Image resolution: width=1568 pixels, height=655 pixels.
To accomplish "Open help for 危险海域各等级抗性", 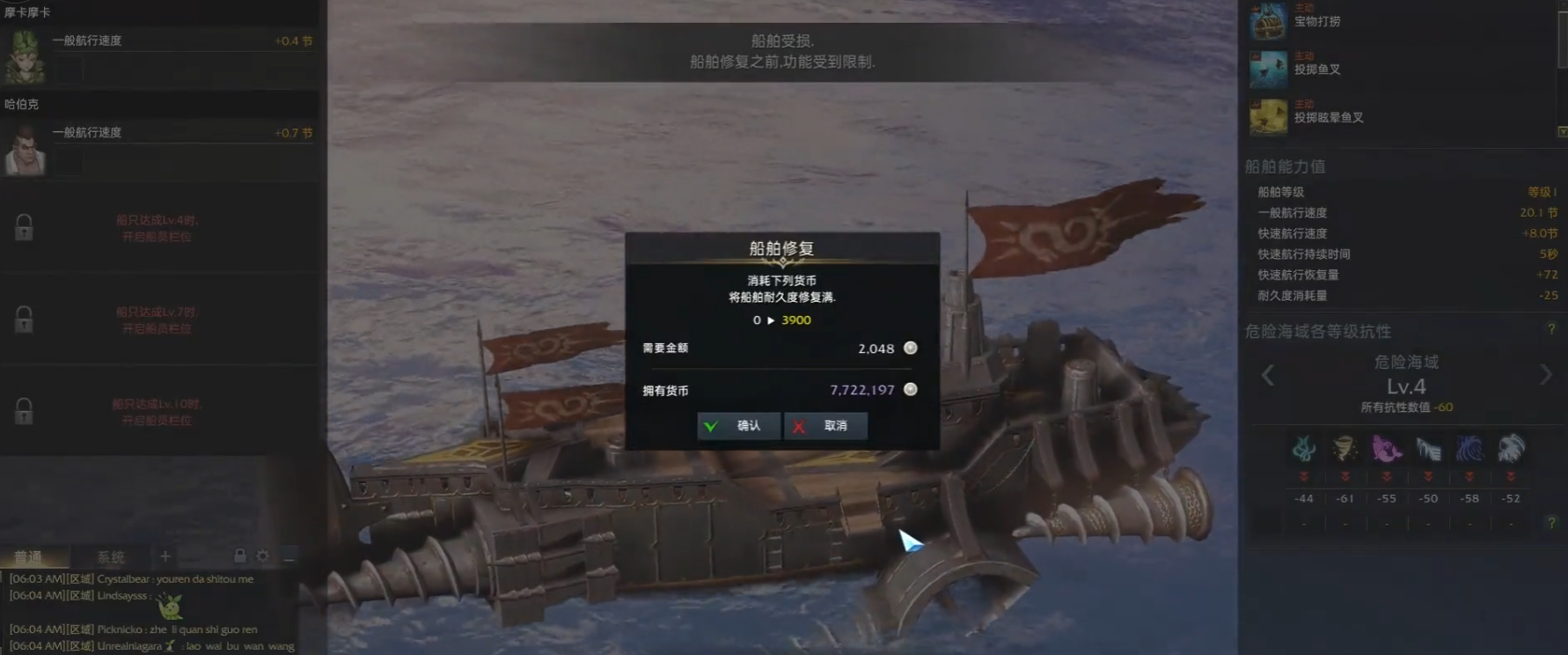I will coord(1551,329).
